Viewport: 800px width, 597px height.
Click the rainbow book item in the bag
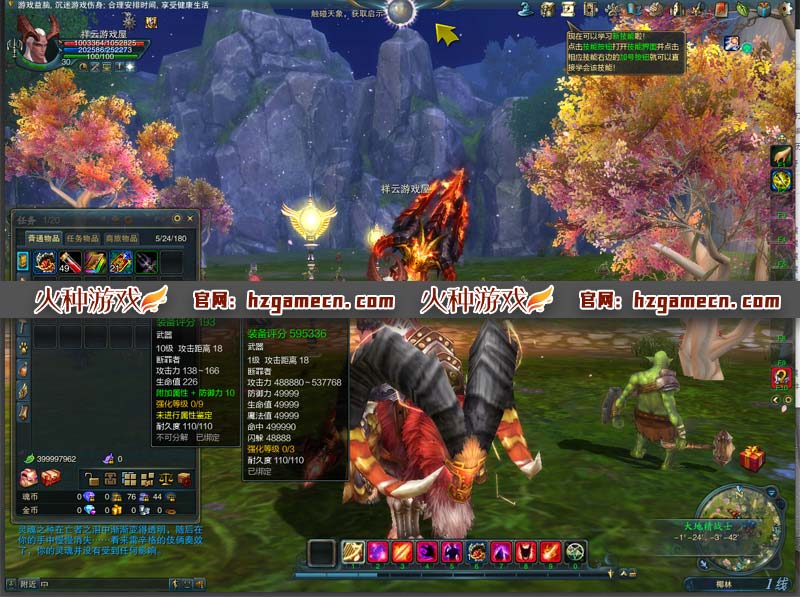coord(96,263)
